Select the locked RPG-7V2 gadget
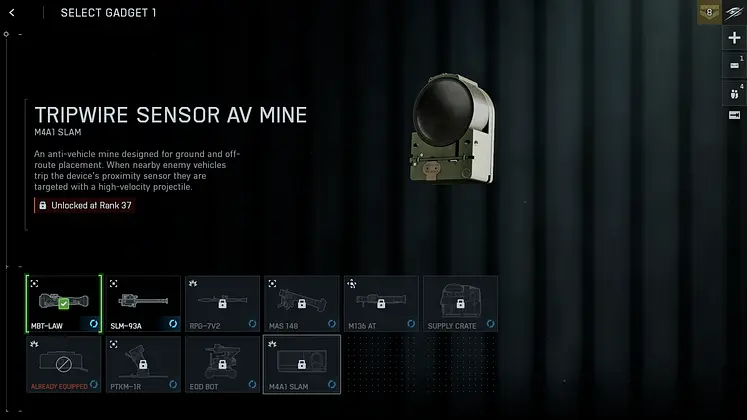Screen dimensions: 747x420 pyautogui.click(x=222, y=304)
